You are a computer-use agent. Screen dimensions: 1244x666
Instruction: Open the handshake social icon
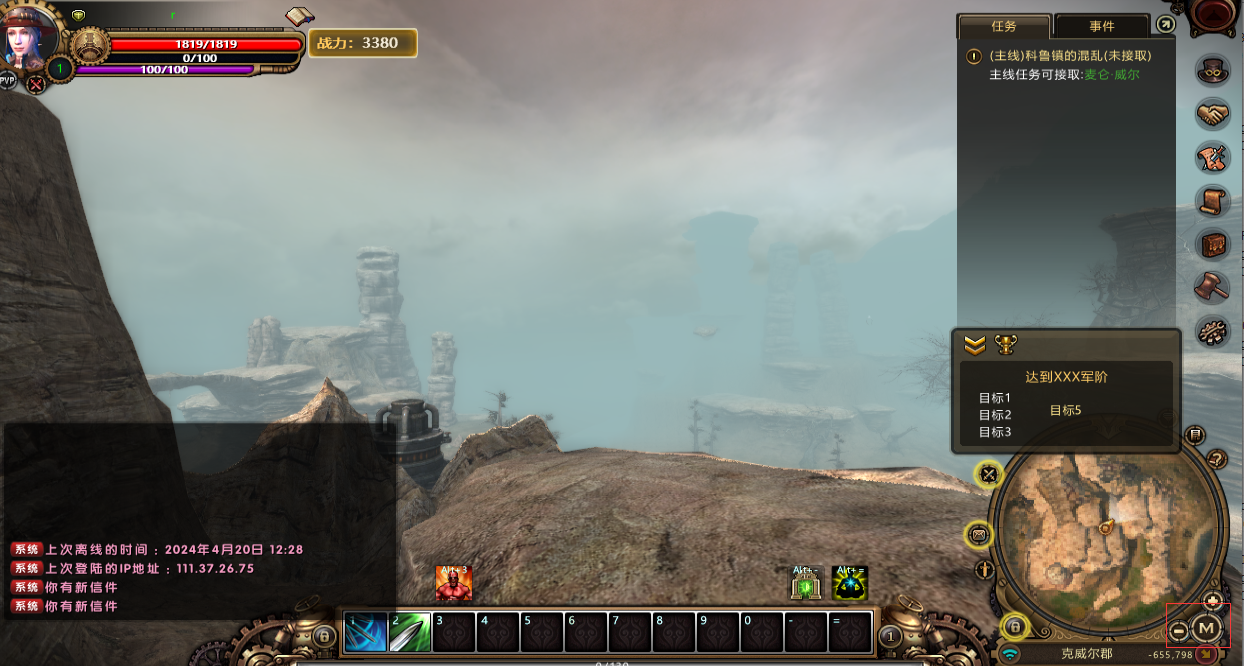[1213, 114]
